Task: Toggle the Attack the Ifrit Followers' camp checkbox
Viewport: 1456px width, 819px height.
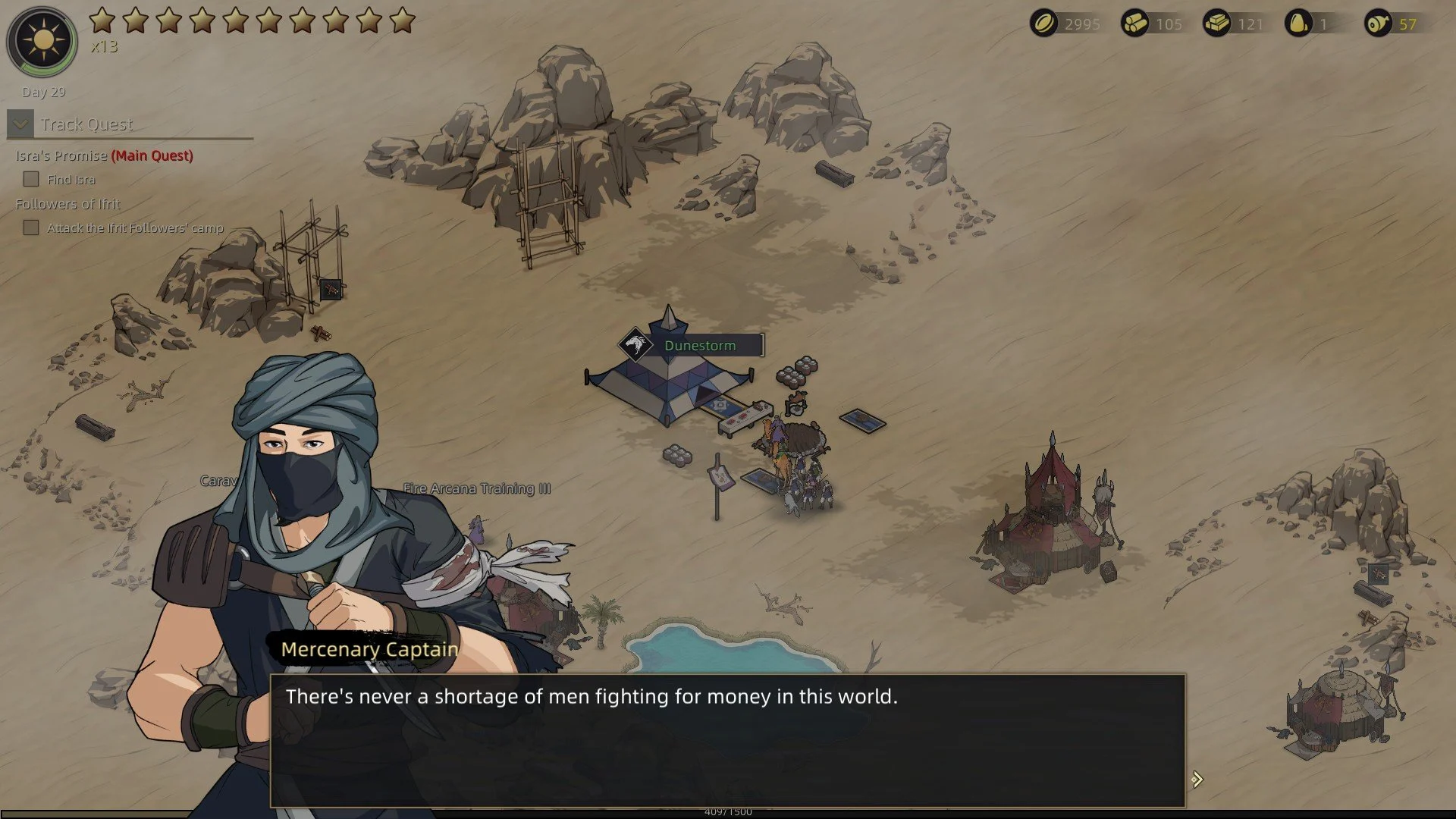Action: [31, 227]
